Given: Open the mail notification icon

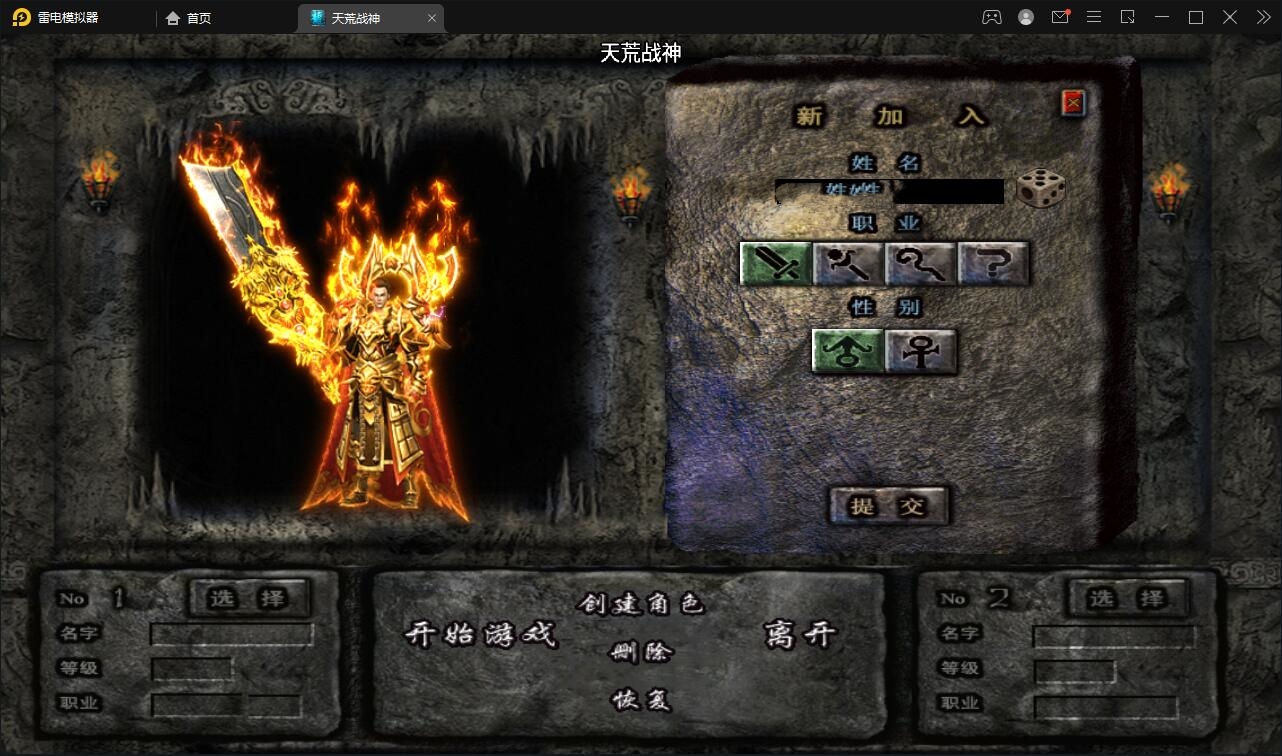Looking at the screenshot, I should [1060, 17].
